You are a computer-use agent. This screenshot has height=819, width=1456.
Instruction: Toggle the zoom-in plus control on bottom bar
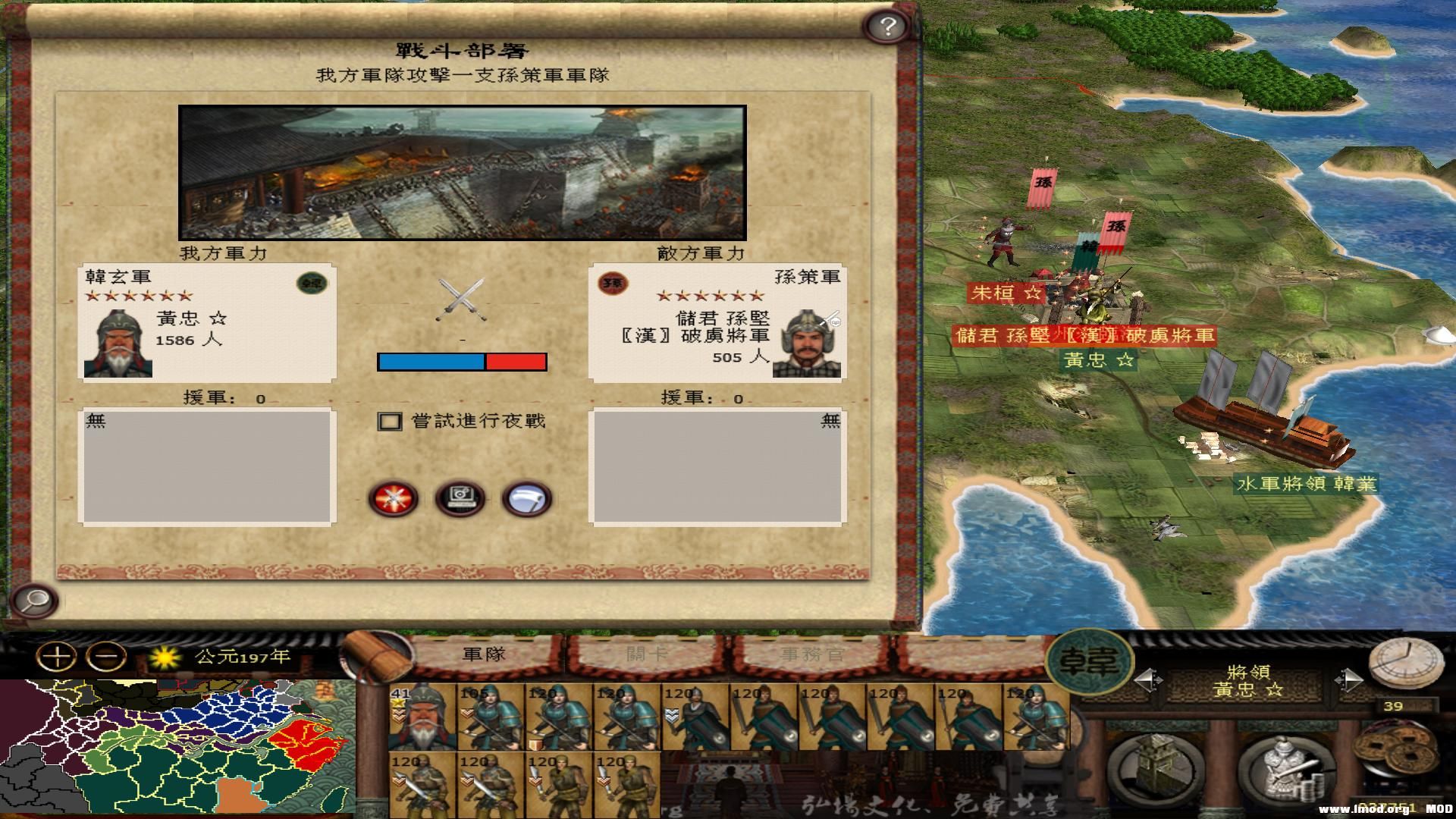point(56,657)
